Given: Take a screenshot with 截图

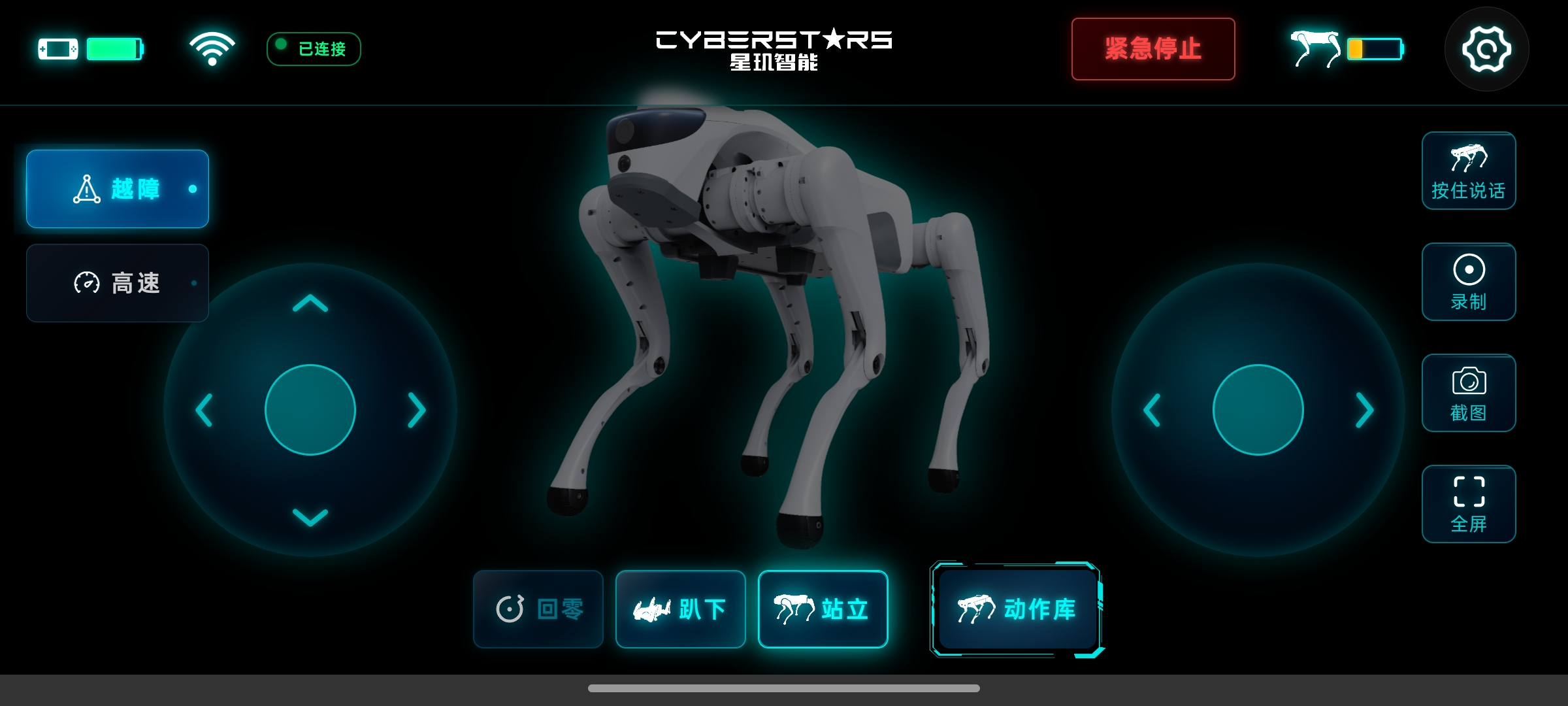Looking at the screenshot, I should coord(1469,393).
